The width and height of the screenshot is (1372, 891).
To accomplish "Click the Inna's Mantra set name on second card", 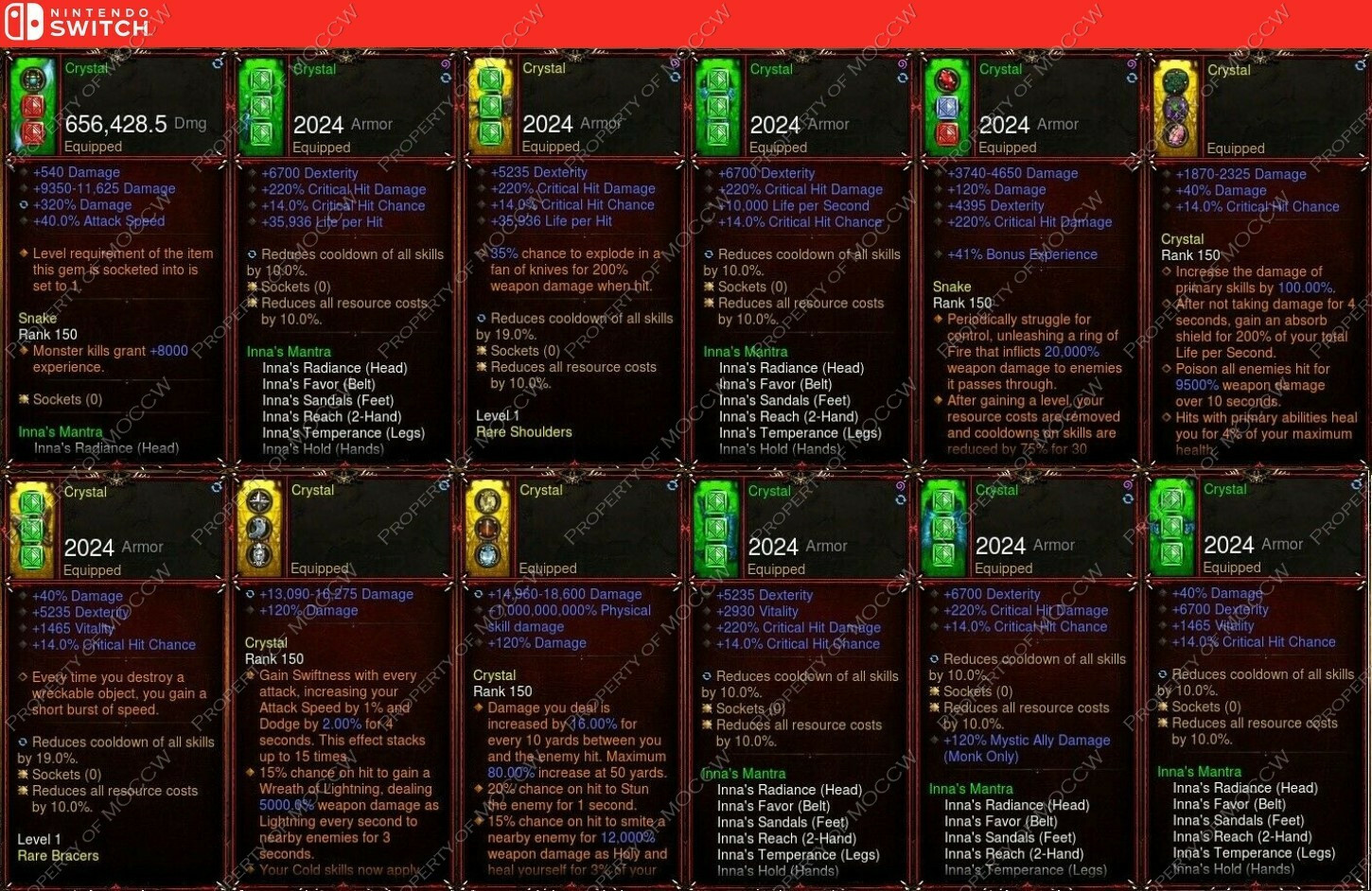I will point(290,351).
